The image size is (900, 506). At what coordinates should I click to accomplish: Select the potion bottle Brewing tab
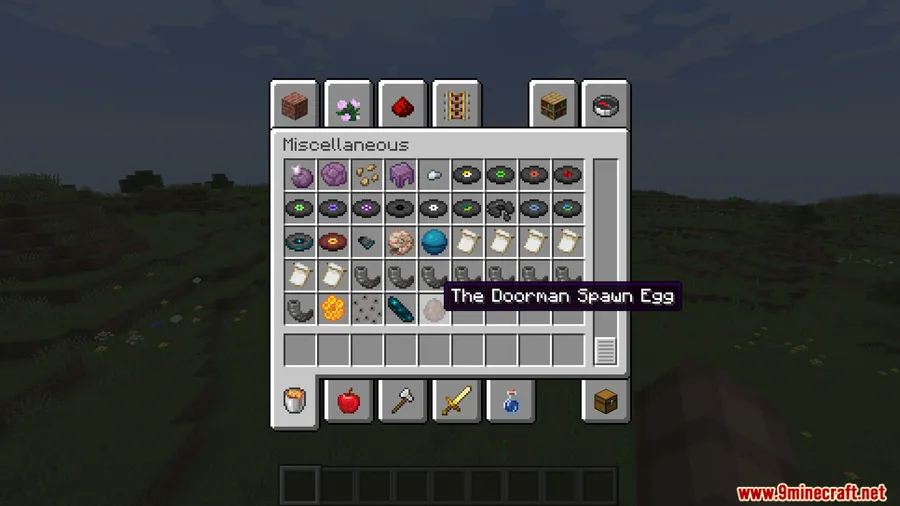click(509, 401)
